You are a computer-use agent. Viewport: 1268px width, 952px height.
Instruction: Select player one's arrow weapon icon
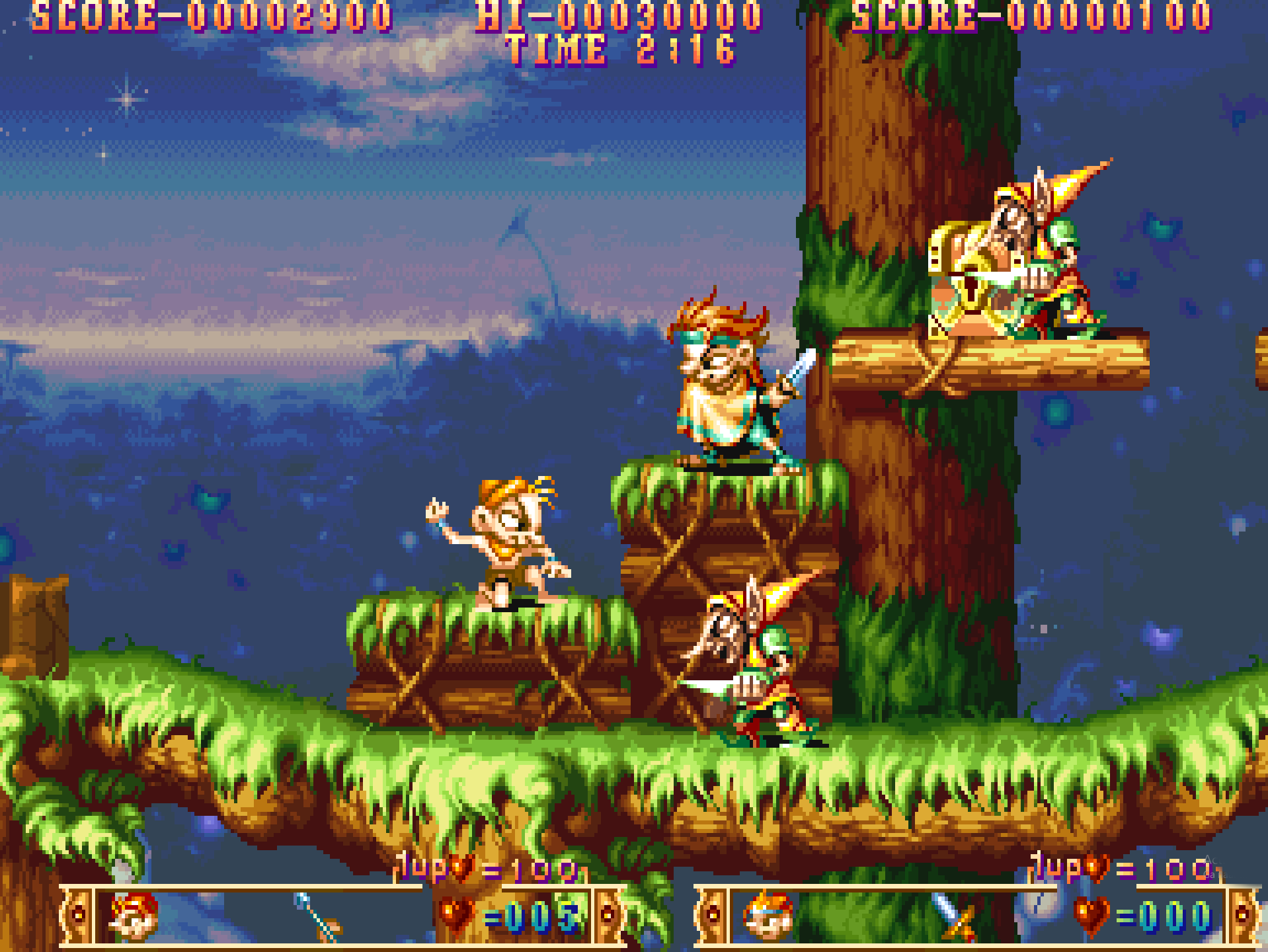318,917
